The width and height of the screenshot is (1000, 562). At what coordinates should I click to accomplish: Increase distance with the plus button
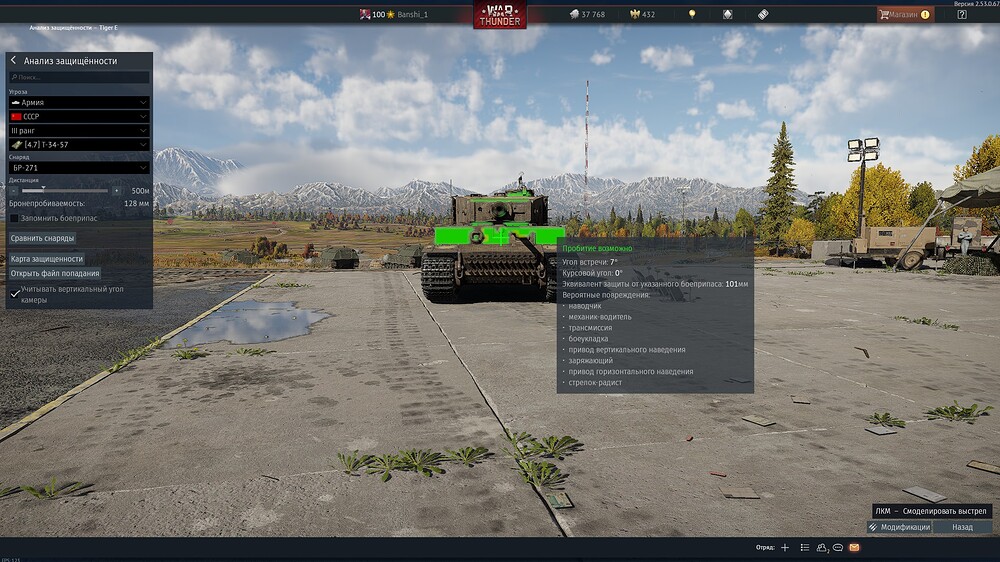click(116, 190)
